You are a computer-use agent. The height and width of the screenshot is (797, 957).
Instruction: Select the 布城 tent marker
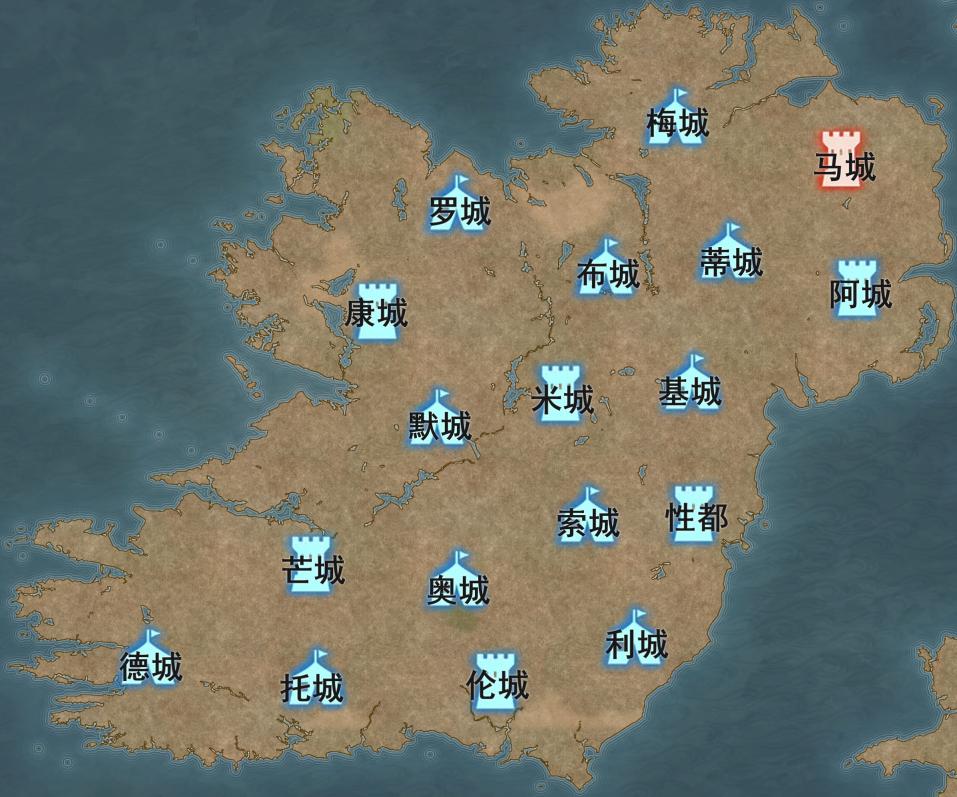point(607,266)
